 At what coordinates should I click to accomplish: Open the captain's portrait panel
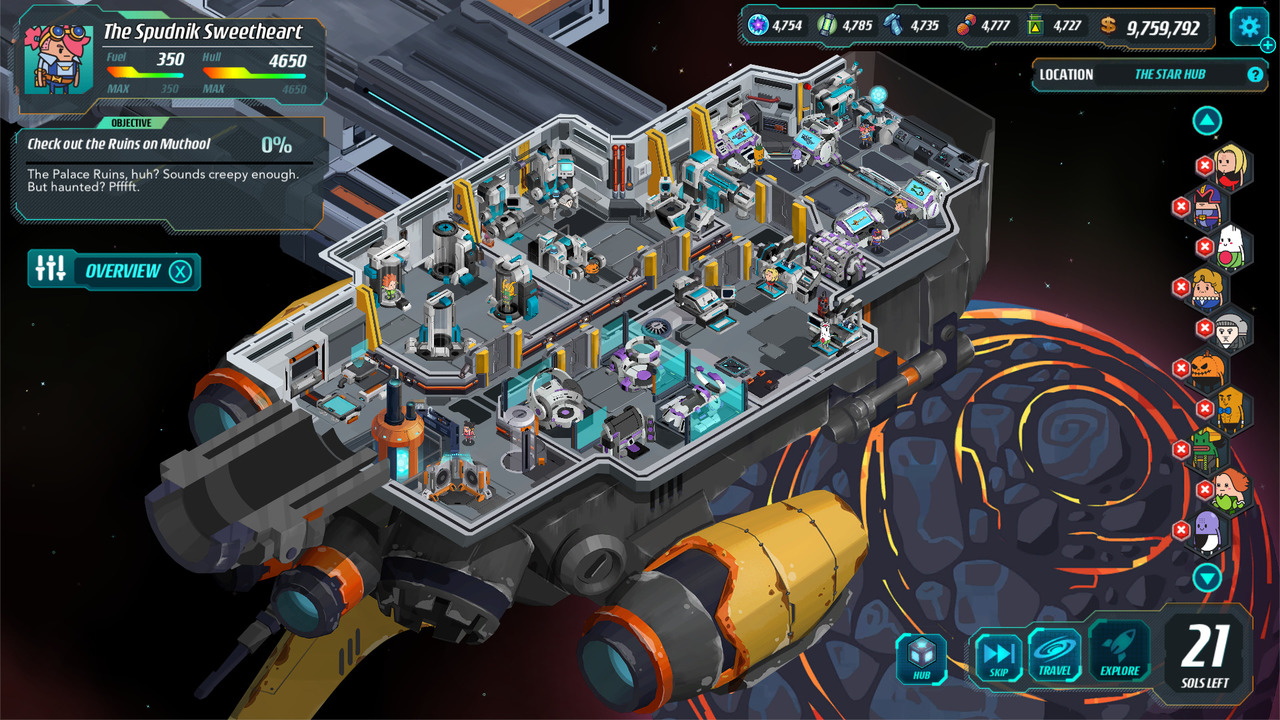click(59, 58)
